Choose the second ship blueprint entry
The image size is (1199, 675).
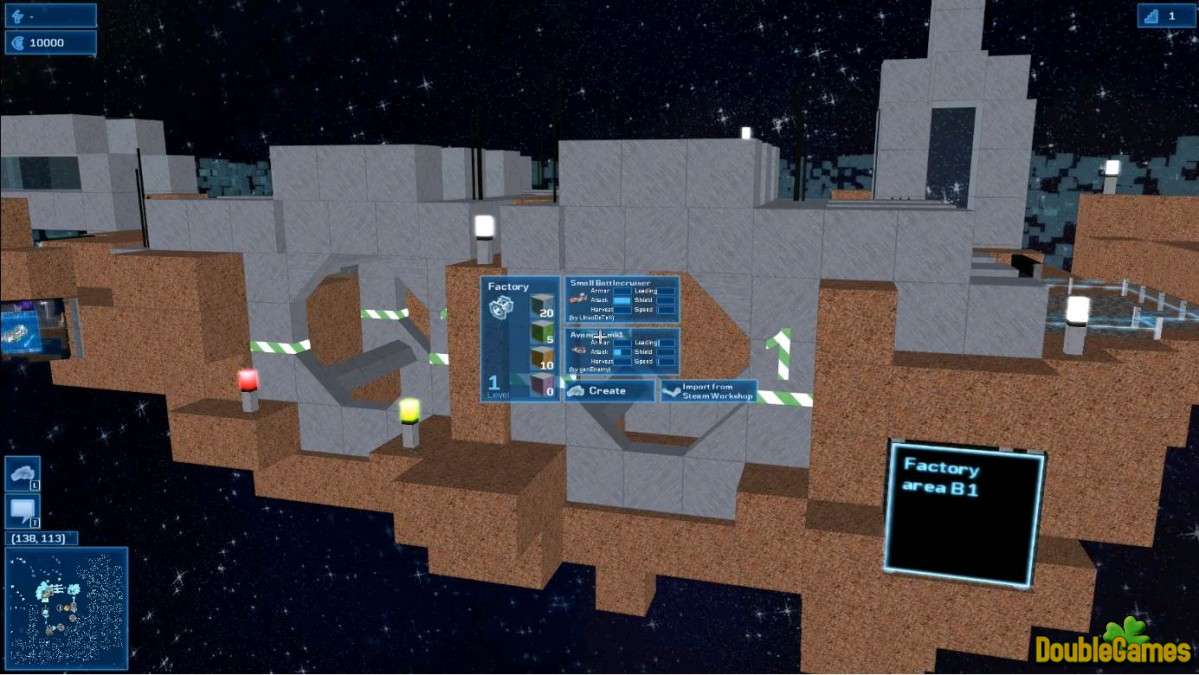point(621,351)
